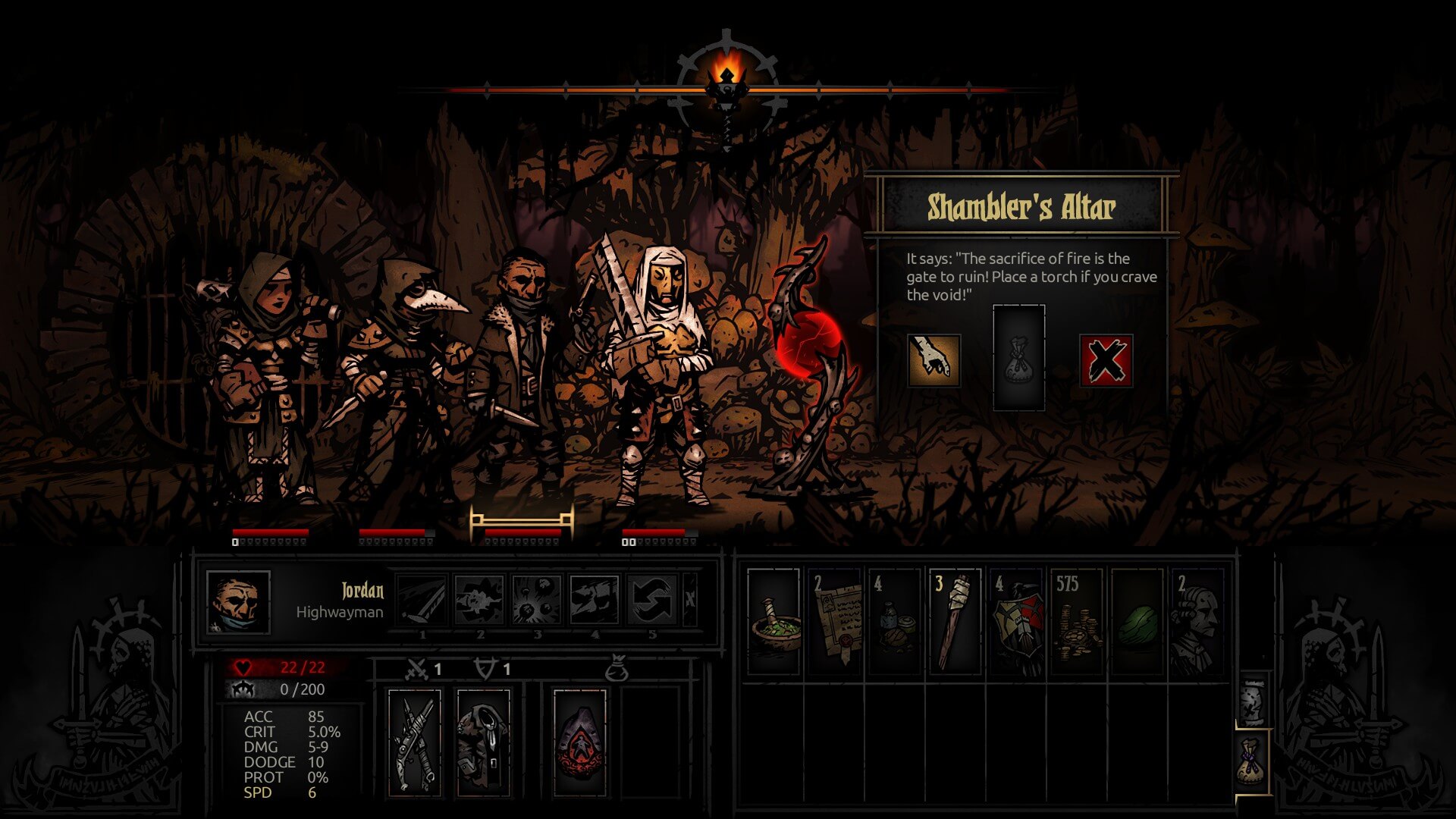This screenshot has height=819, width=1456.
Task: Inspect the Highwayman's coat armor
Action: pos(483,742)
